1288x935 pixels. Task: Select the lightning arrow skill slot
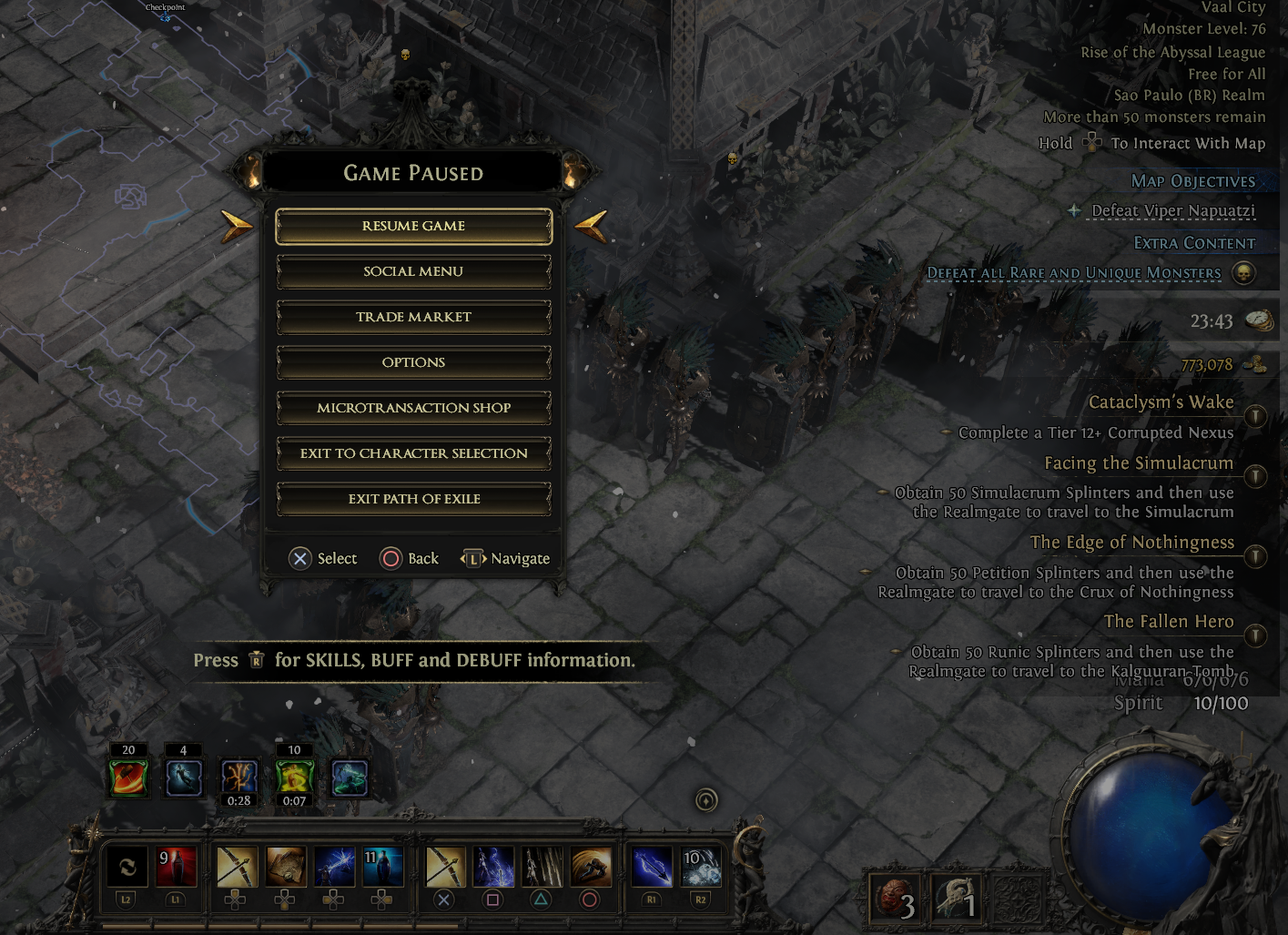(x=333, y=867)
